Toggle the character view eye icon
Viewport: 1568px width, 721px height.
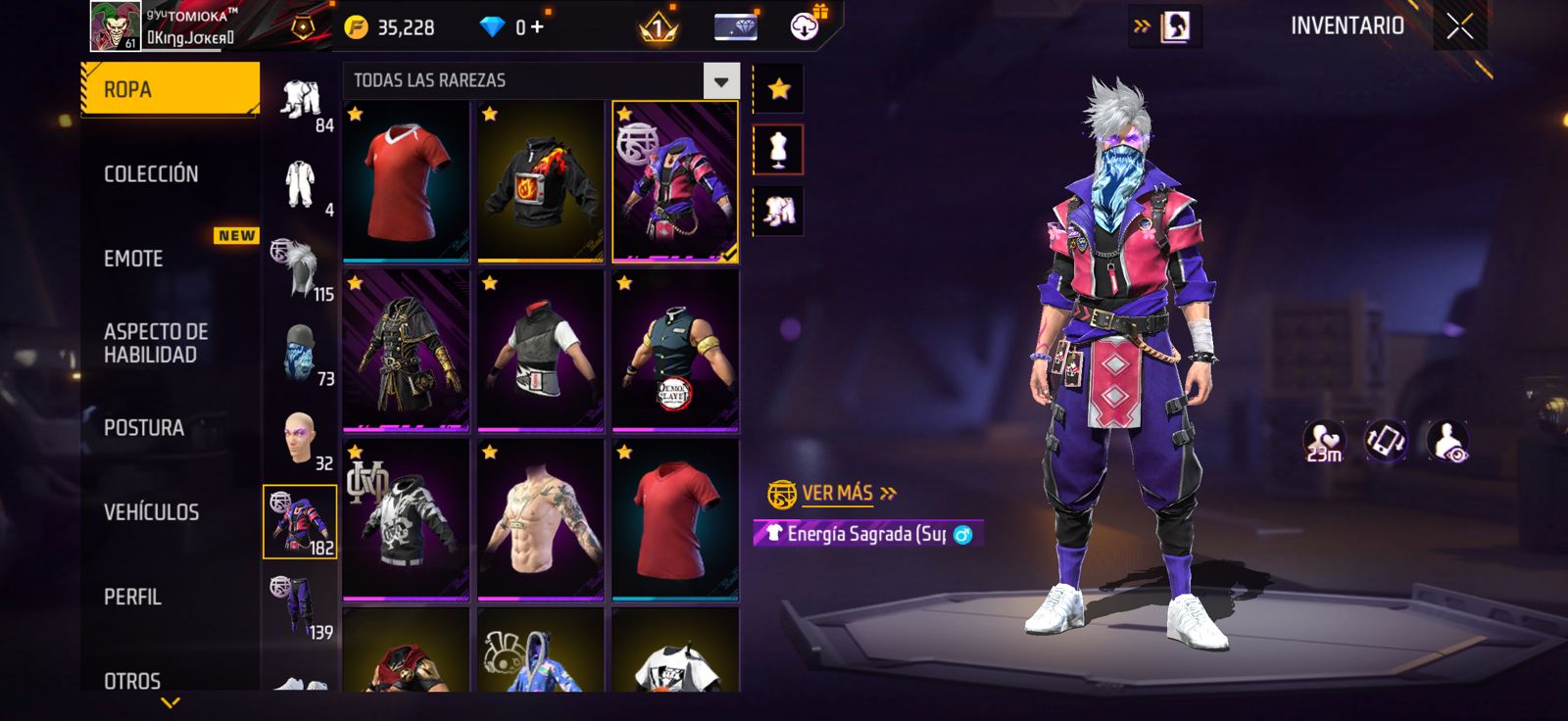pos(1447,442)
